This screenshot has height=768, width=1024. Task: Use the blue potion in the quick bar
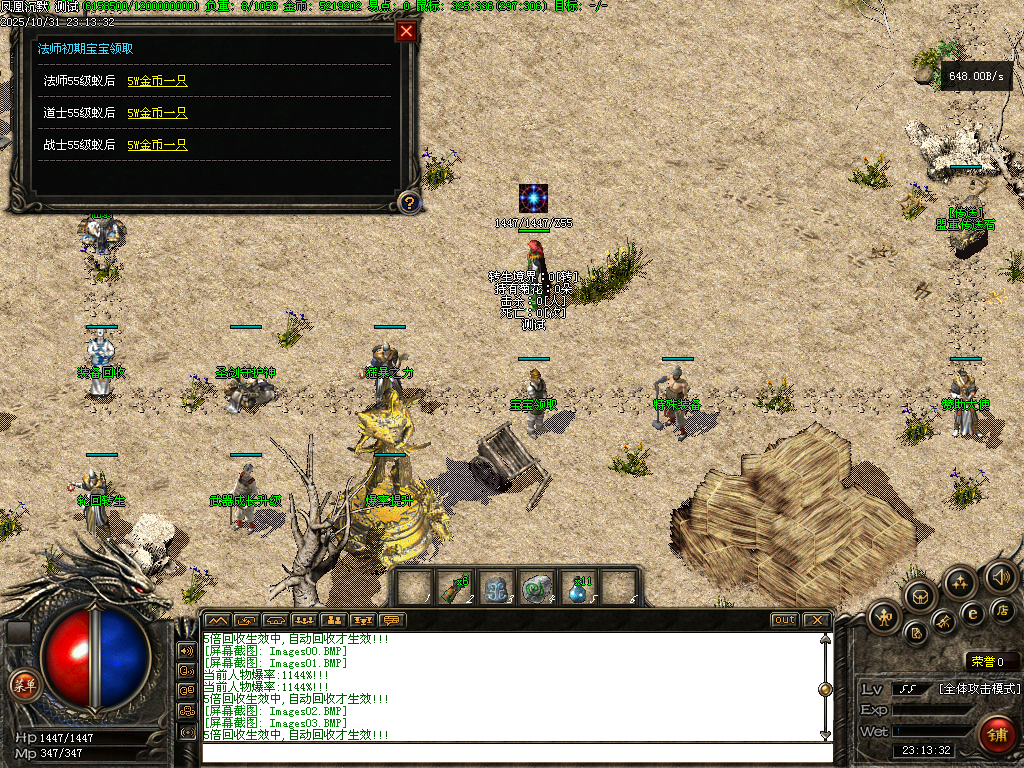(579, 588)
